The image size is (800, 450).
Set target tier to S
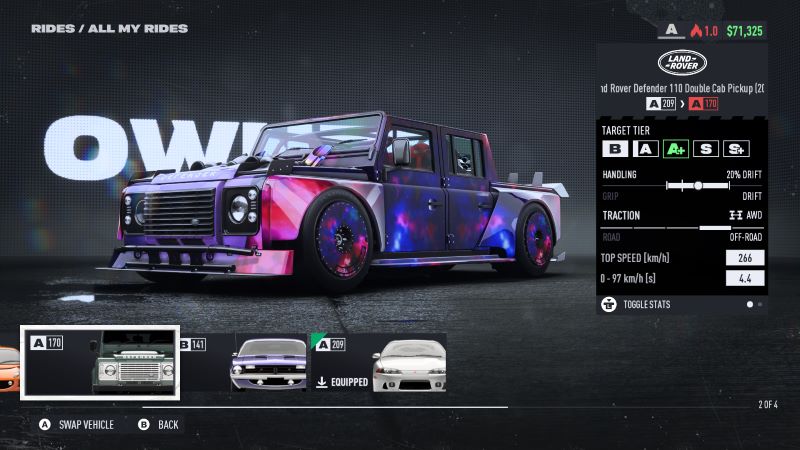[707, 149]
